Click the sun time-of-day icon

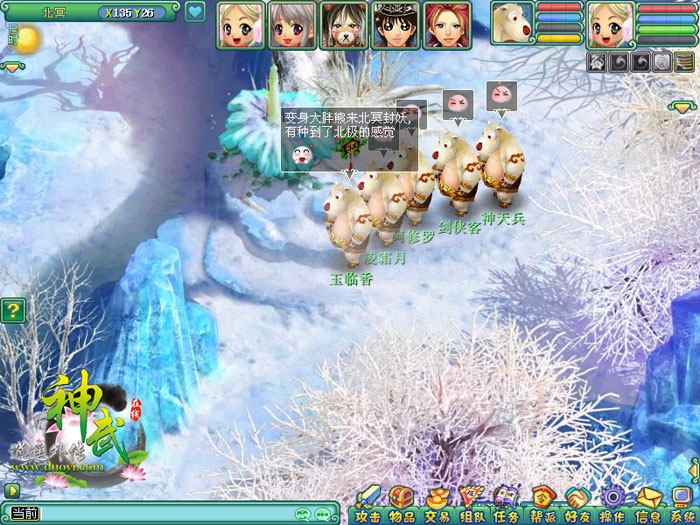[x=26, y=40]
